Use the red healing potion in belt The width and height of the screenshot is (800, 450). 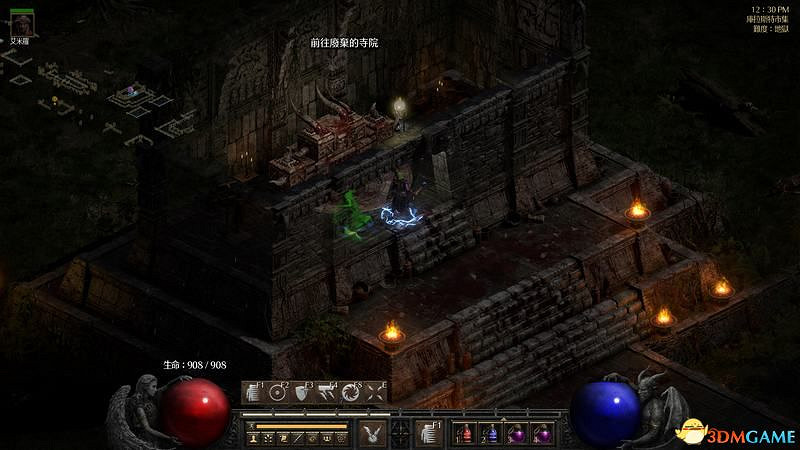pyautogui.click(x=468, y=433)
